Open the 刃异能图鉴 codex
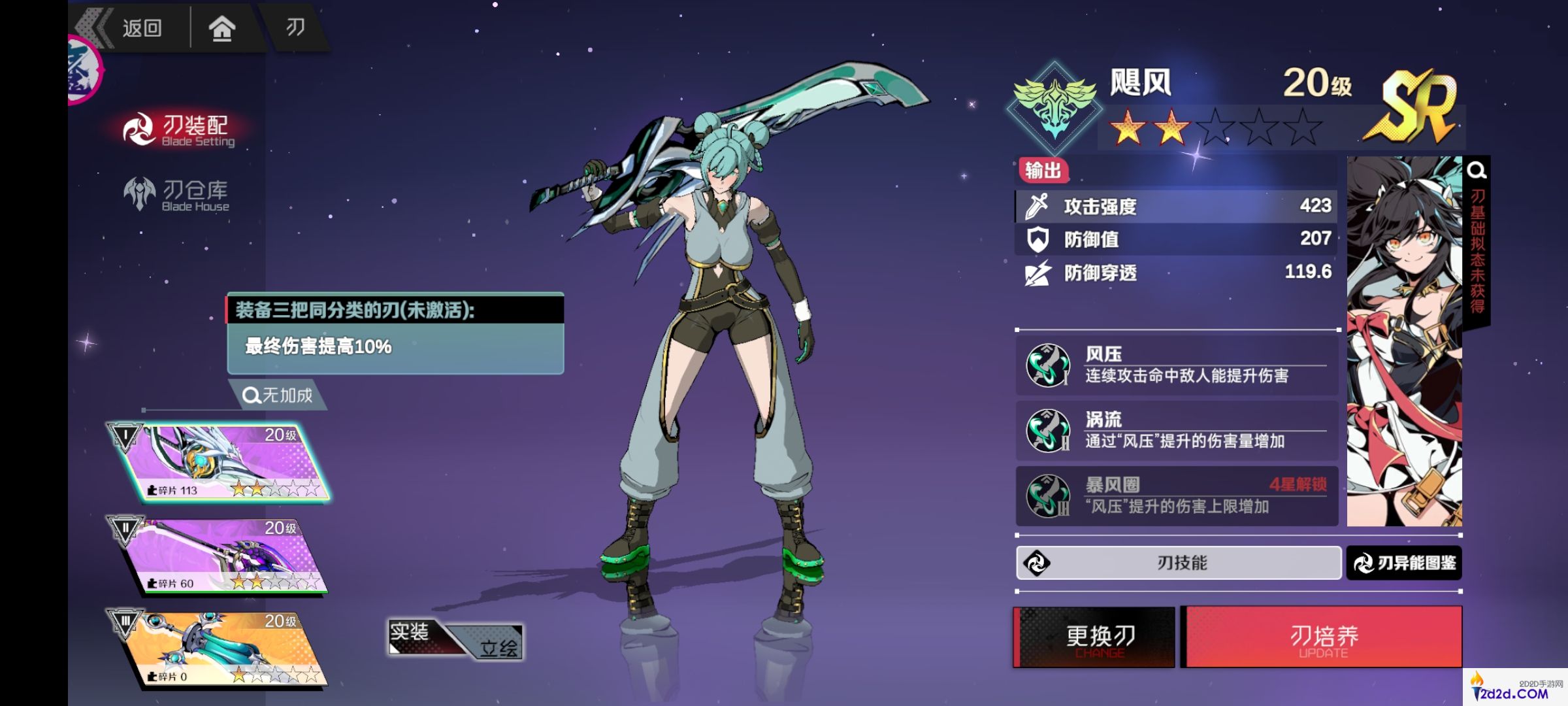The image size is (1568, 706). pyautogui.click(x=1404, y=563)
